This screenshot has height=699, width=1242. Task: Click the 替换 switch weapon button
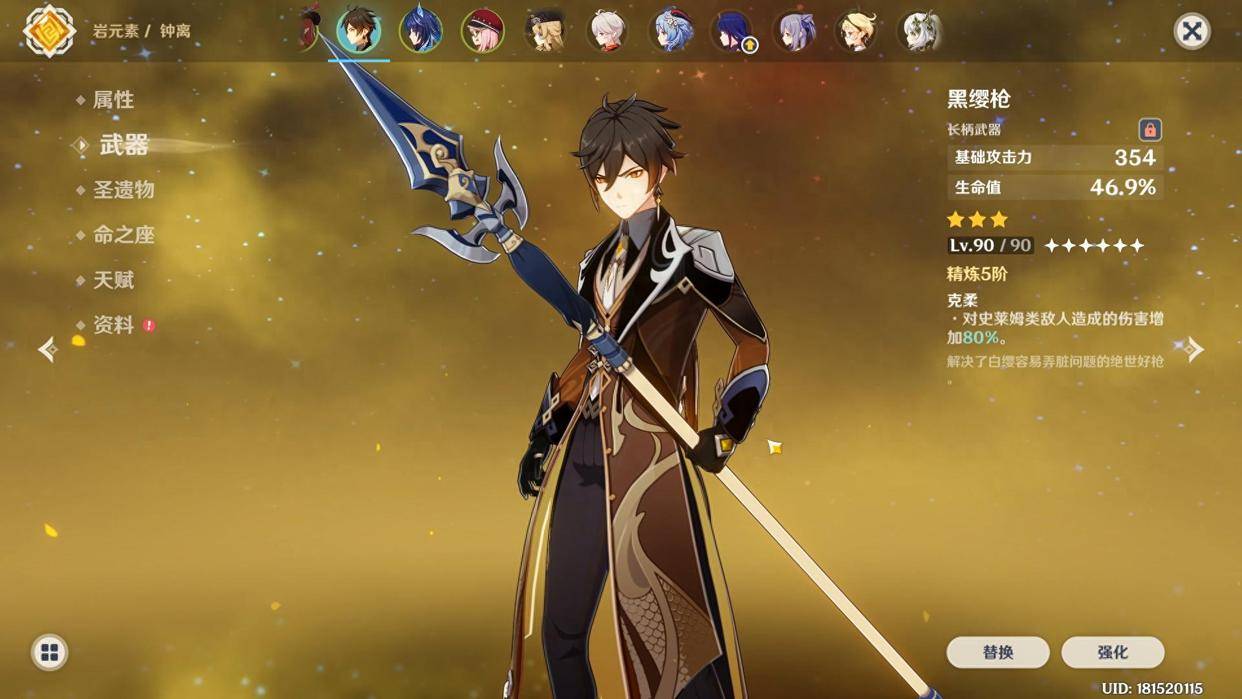(x=997, y=652)
